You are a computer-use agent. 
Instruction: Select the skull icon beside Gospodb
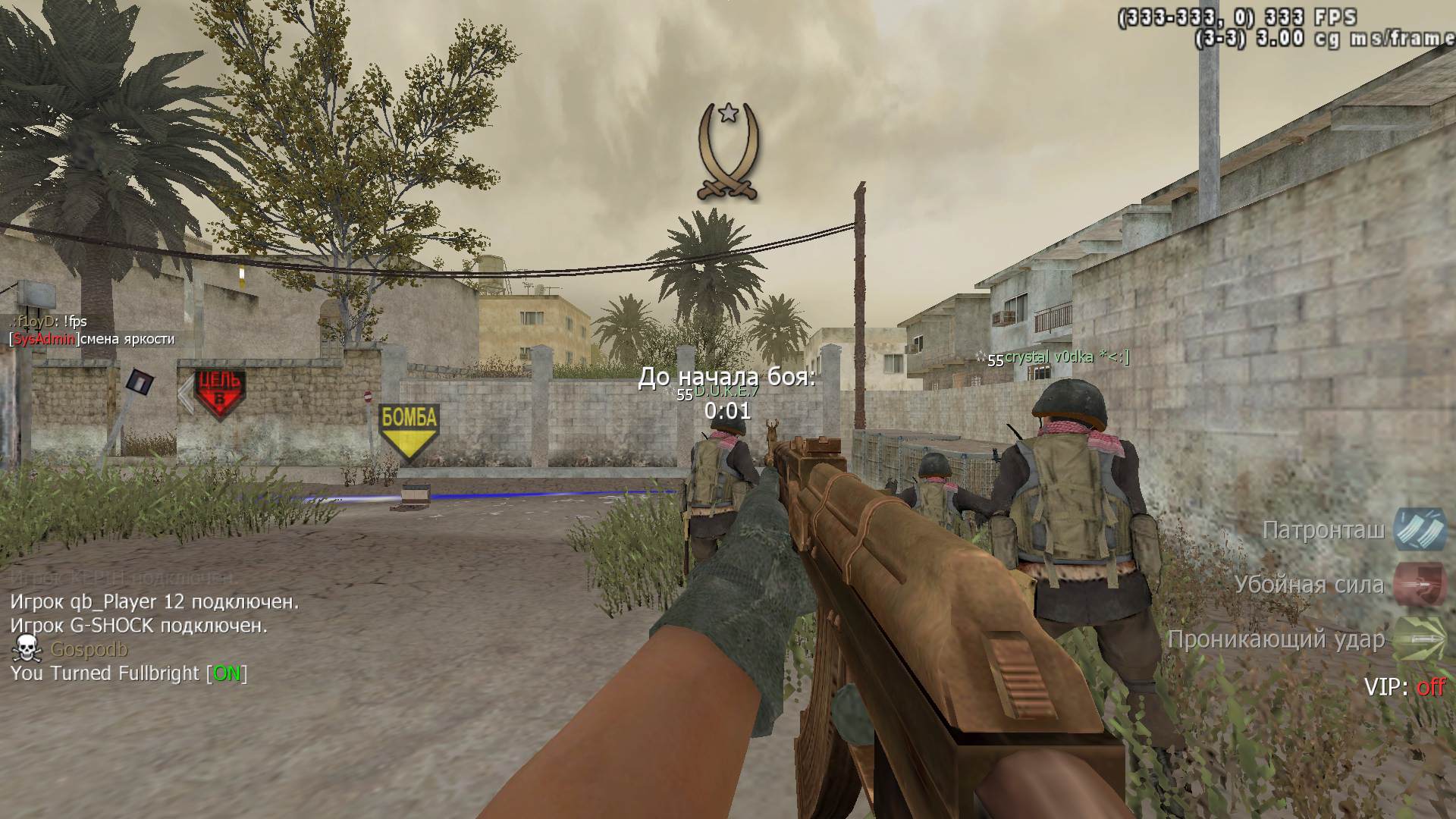(x=27, y=649)
